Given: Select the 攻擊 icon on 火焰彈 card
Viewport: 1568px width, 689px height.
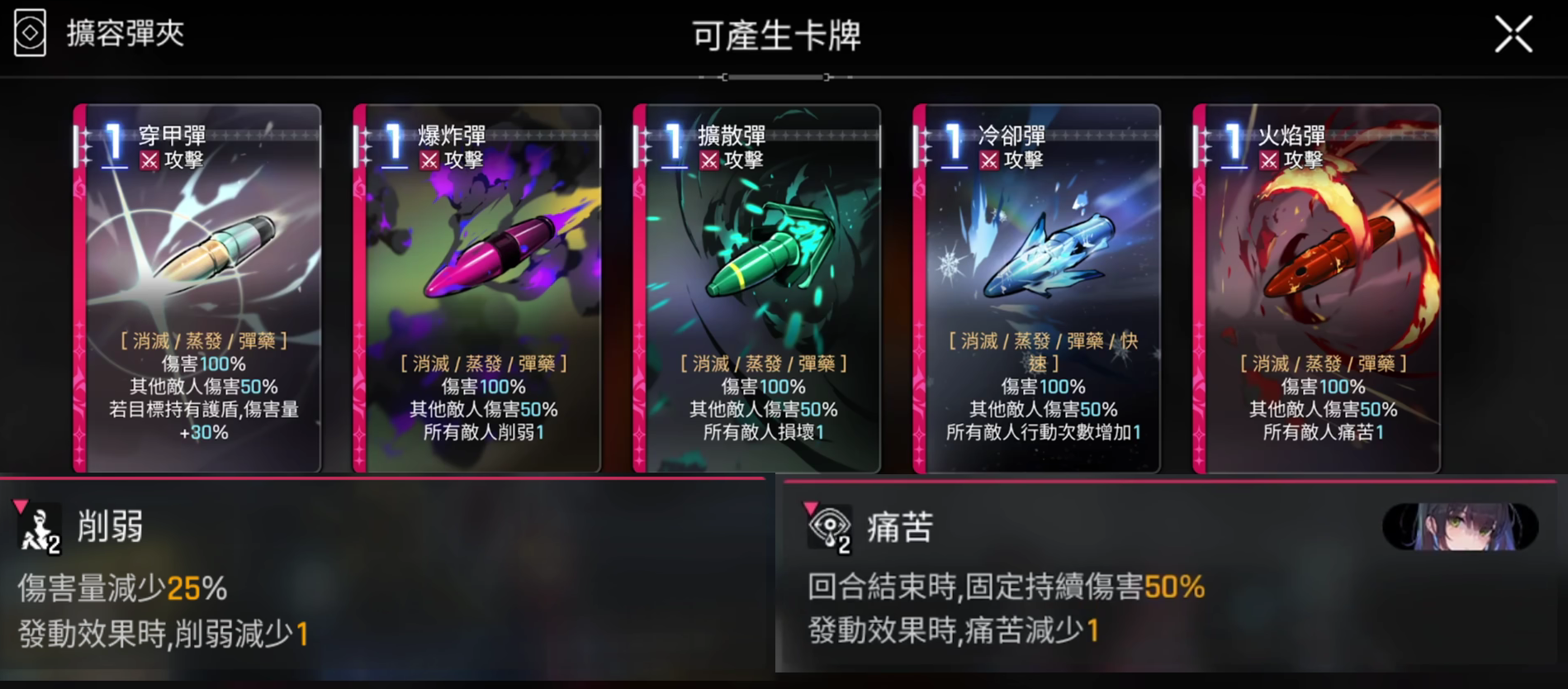Looking at the screenshot, I should [1269, 161].
